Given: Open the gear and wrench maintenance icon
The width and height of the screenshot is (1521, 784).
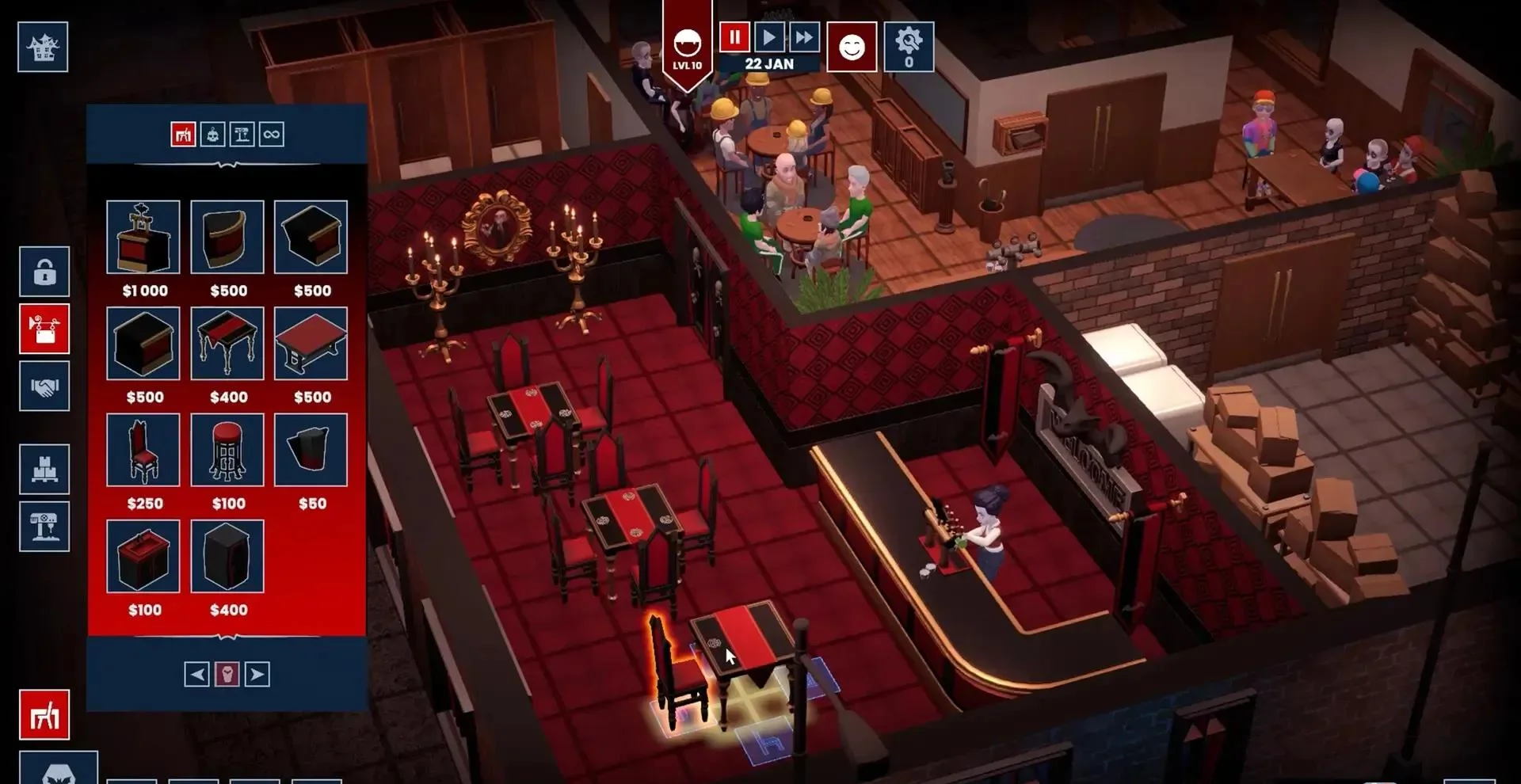Looking at the screenshot, I should pyautogui.click(x=909, y=48).
